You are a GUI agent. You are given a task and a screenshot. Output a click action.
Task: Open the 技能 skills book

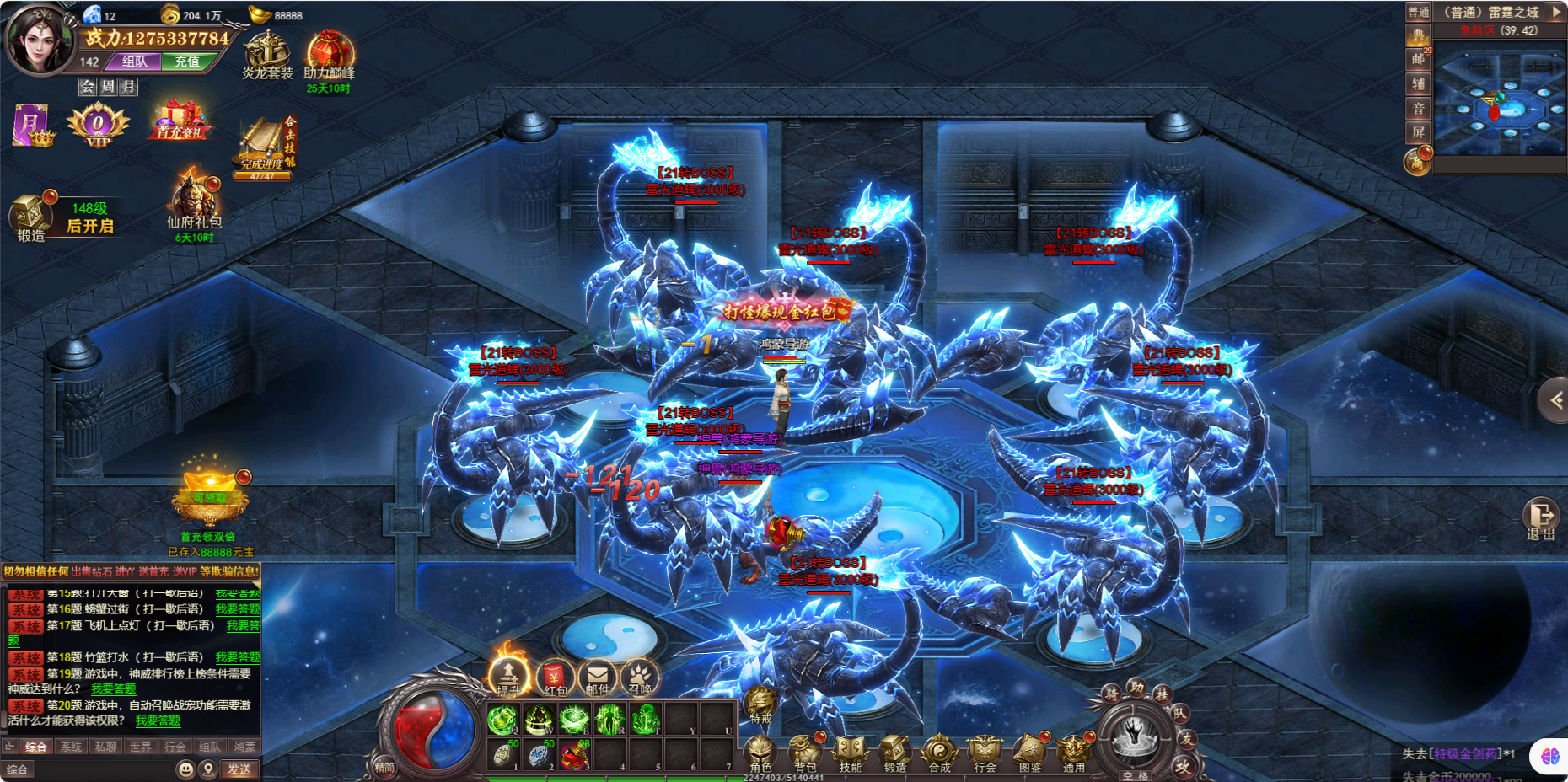[850, 751]
